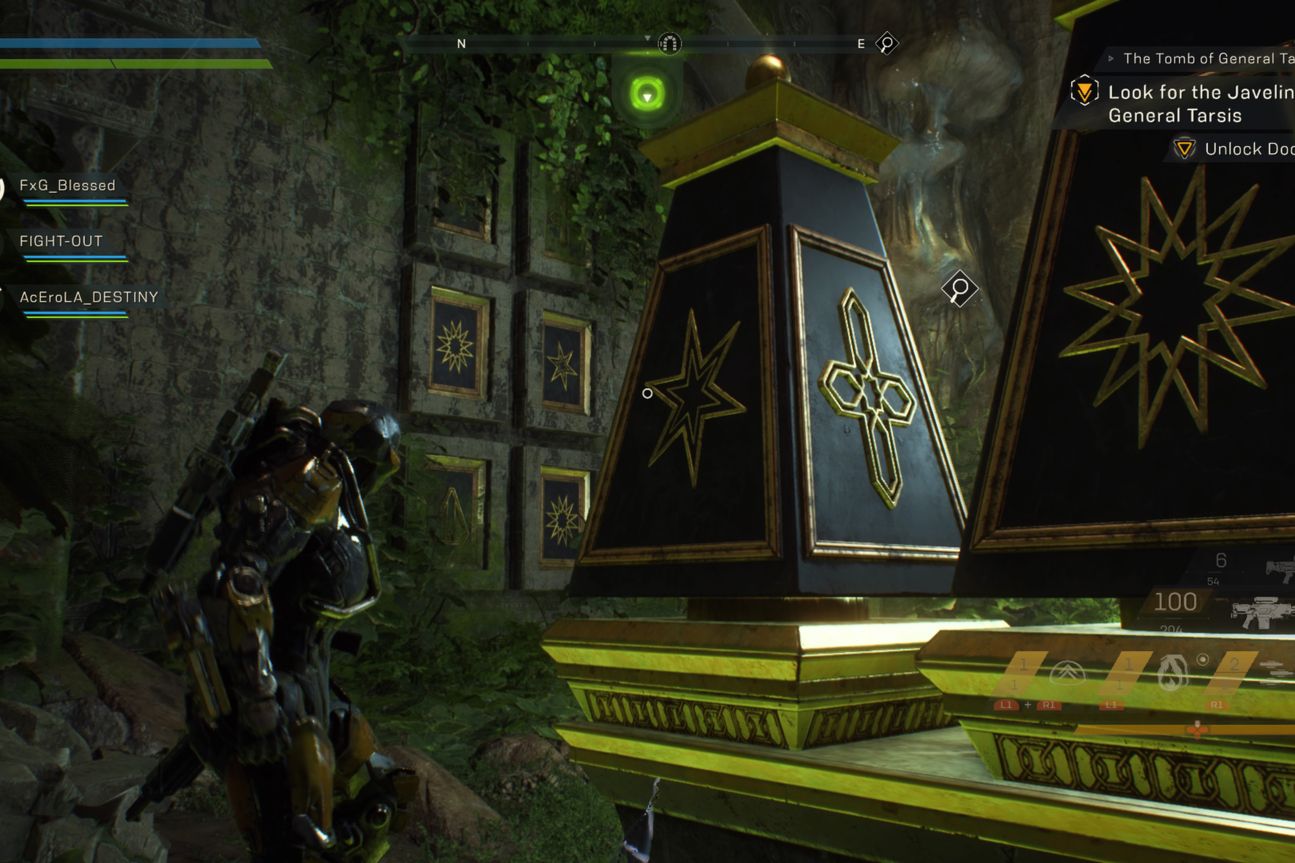Screen dimensions: 1295x863
Task: Switch to the secondary weapon icon
Action: tap(1279, 570)
